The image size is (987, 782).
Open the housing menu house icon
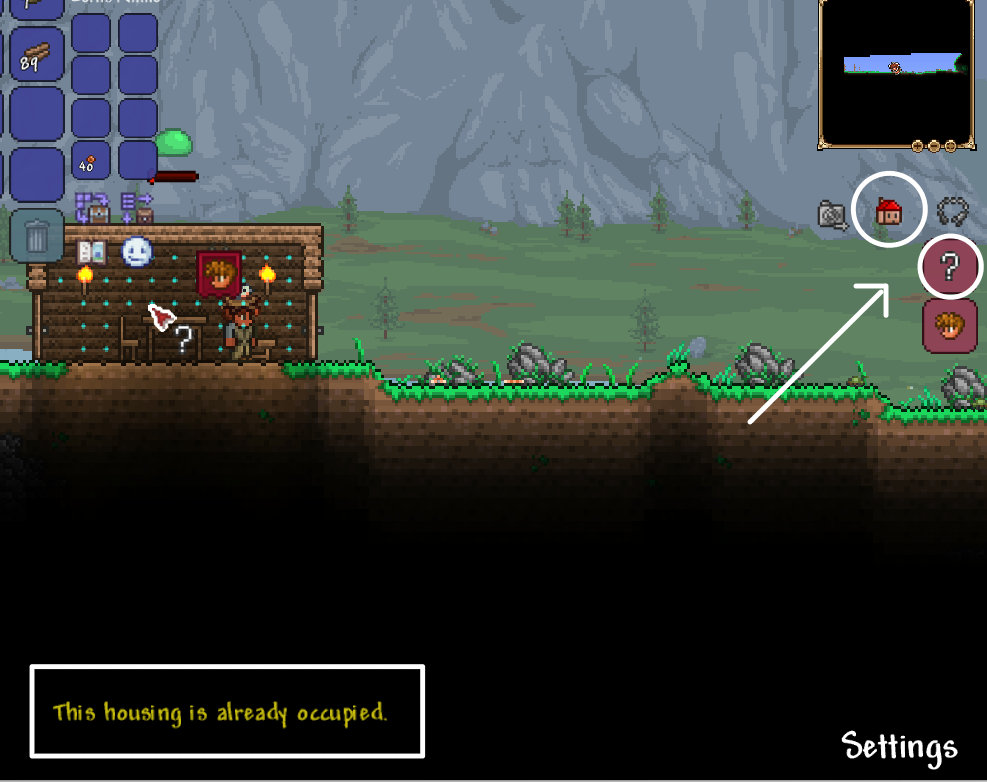(x=888, y=211)
